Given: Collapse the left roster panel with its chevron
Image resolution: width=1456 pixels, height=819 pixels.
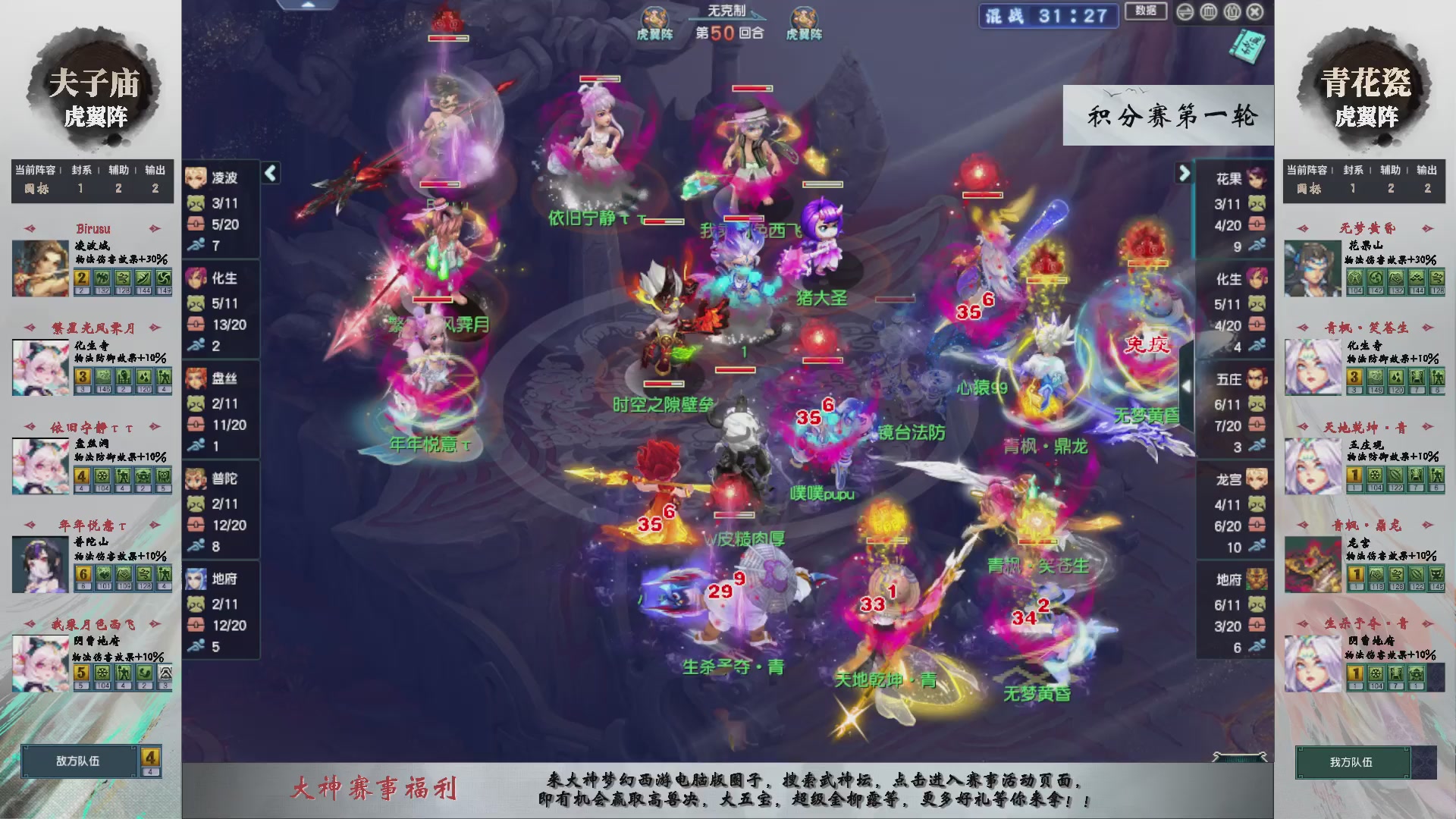Looking at the screenshot, I should 269,173.
